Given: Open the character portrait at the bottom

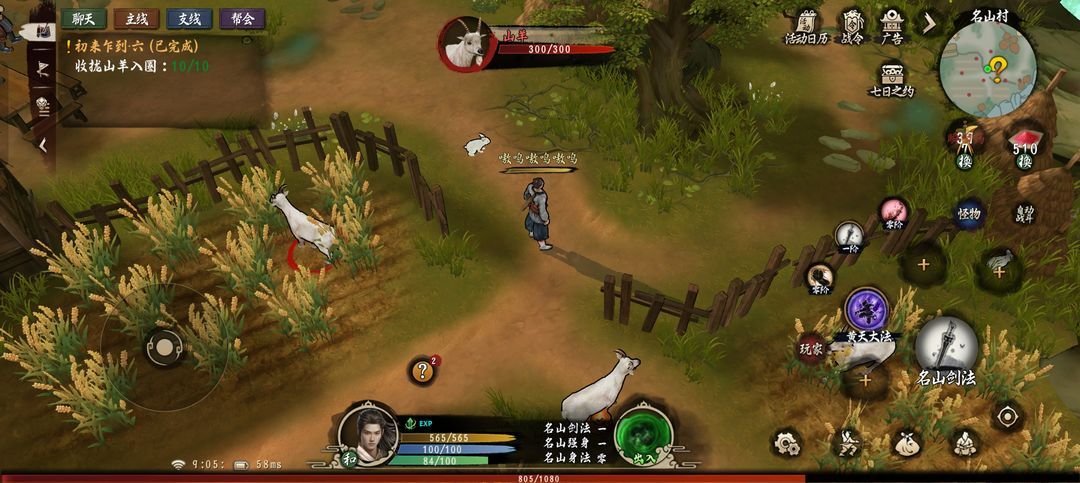Looking at the screenshot, I should pos(367,432).
